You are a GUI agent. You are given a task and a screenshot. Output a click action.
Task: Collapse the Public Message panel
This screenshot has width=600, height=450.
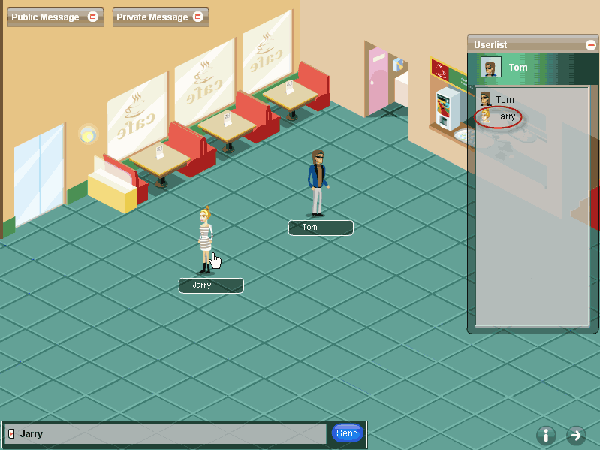coord(93,17)
